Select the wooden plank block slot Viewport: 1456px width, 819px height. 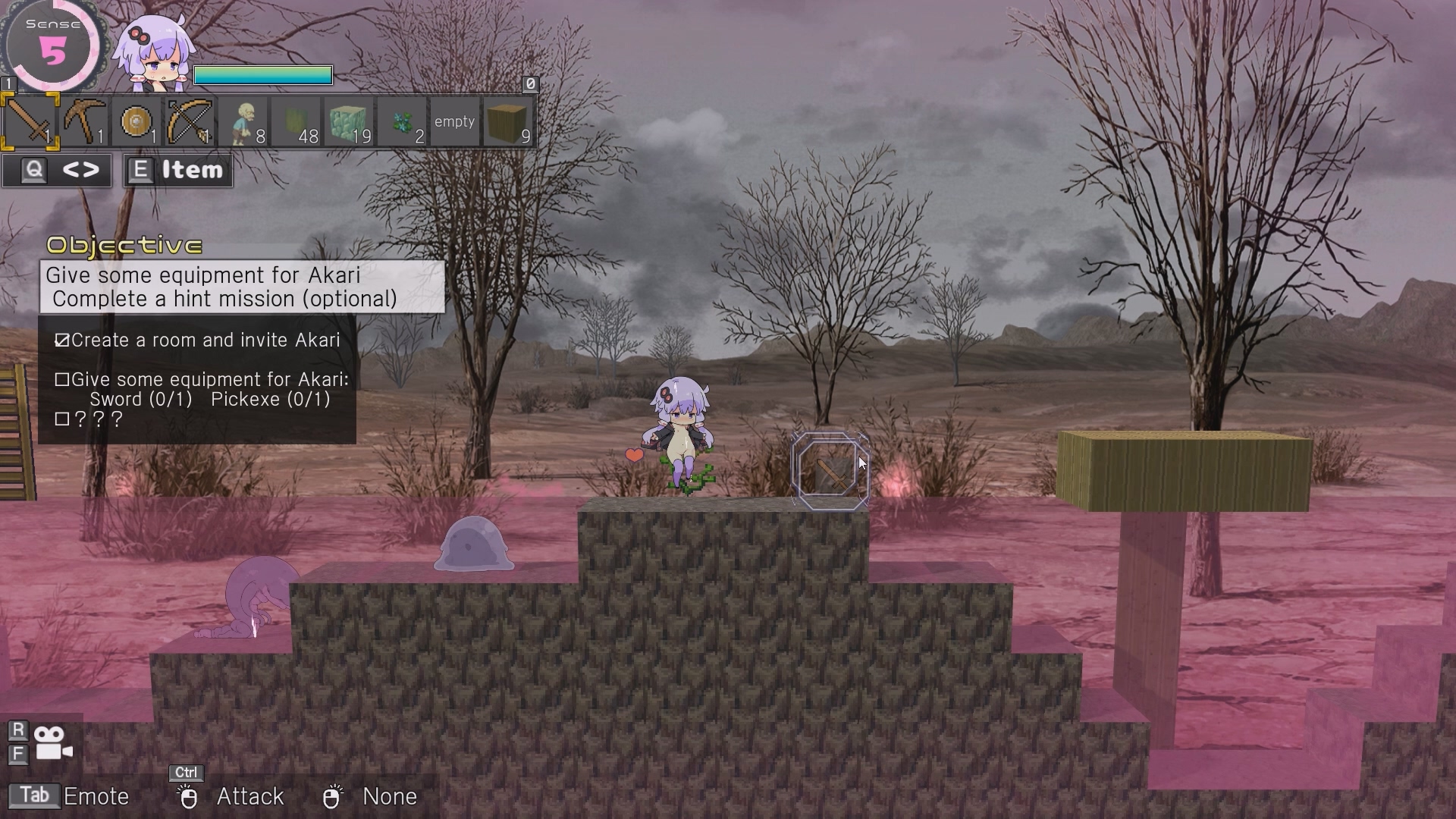coord(508,121)
